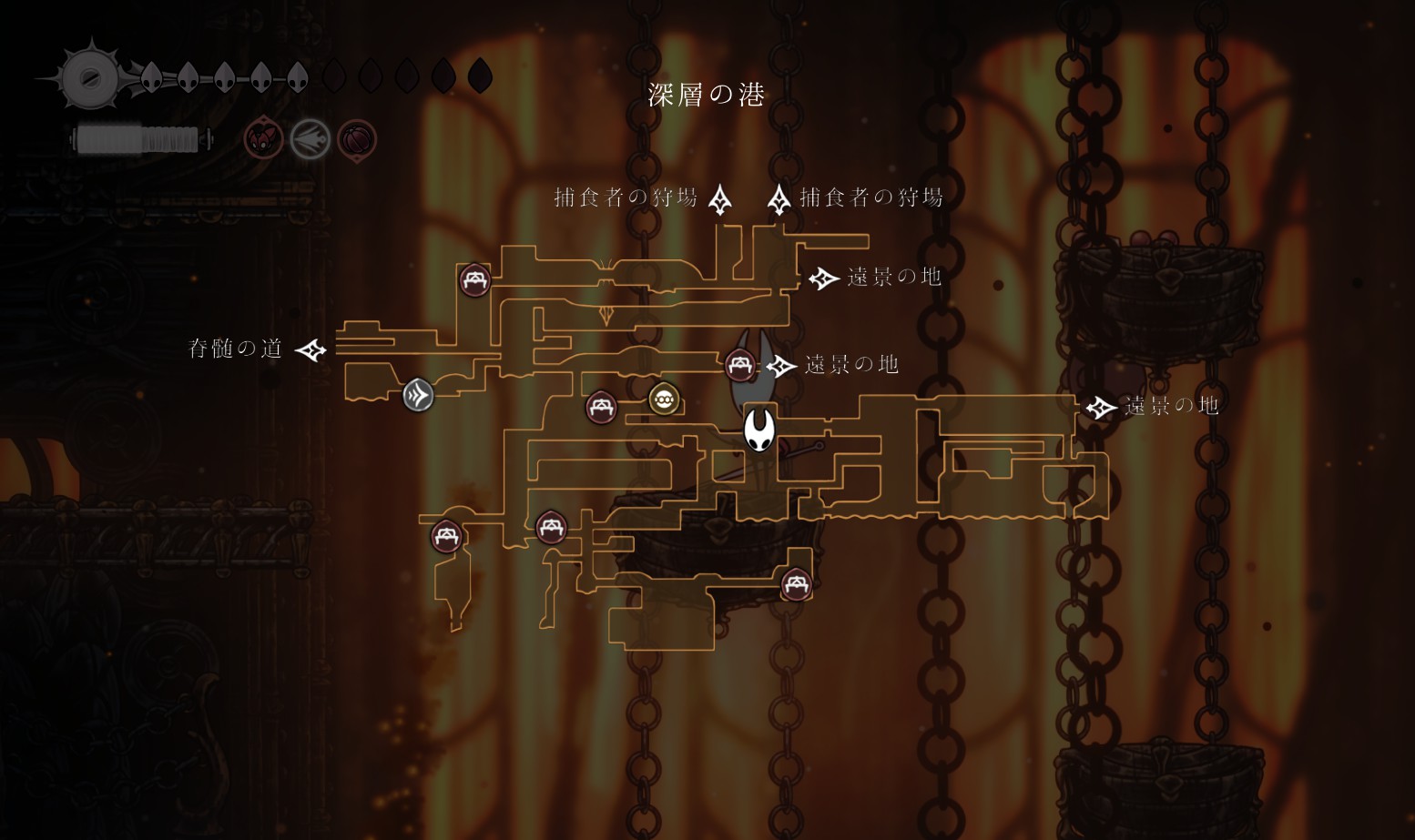The image size is (1415, 840).
Task: Select the white horned mask player marker
Action: click(758, 429)
